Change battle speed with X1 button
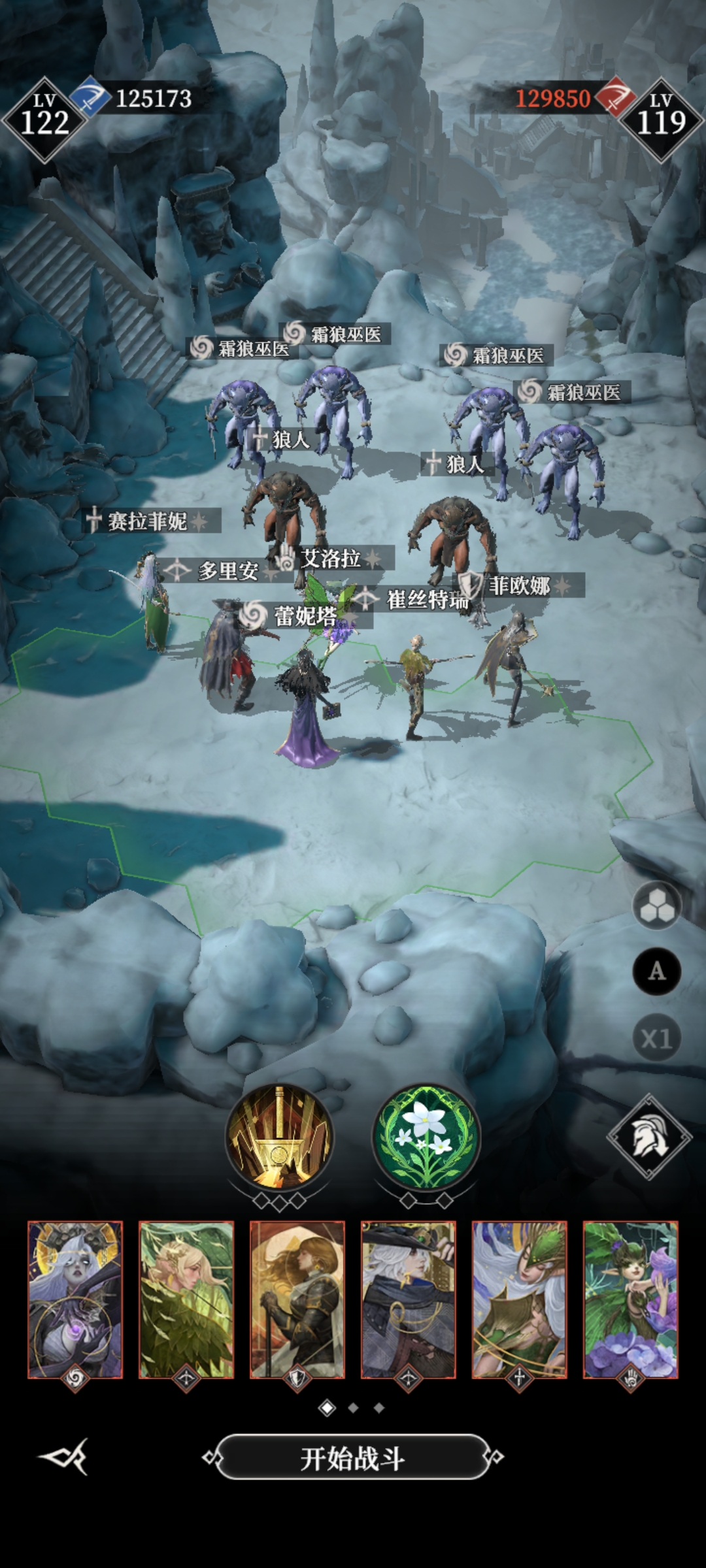The height and width of the screenshot is (1568, 706). click(x=656, y=1038)
